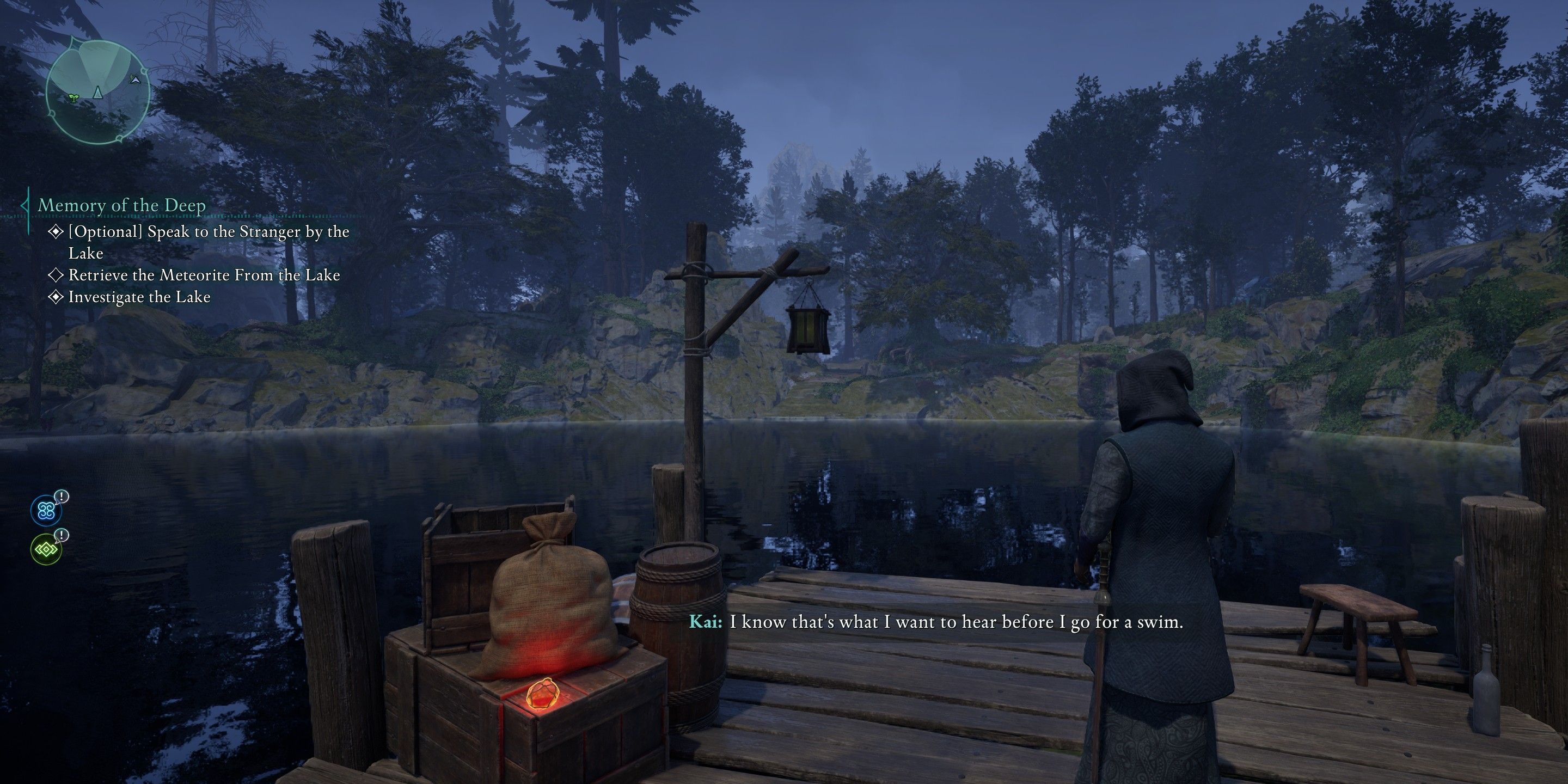Open the blue knot notification icon

(47, 511)
